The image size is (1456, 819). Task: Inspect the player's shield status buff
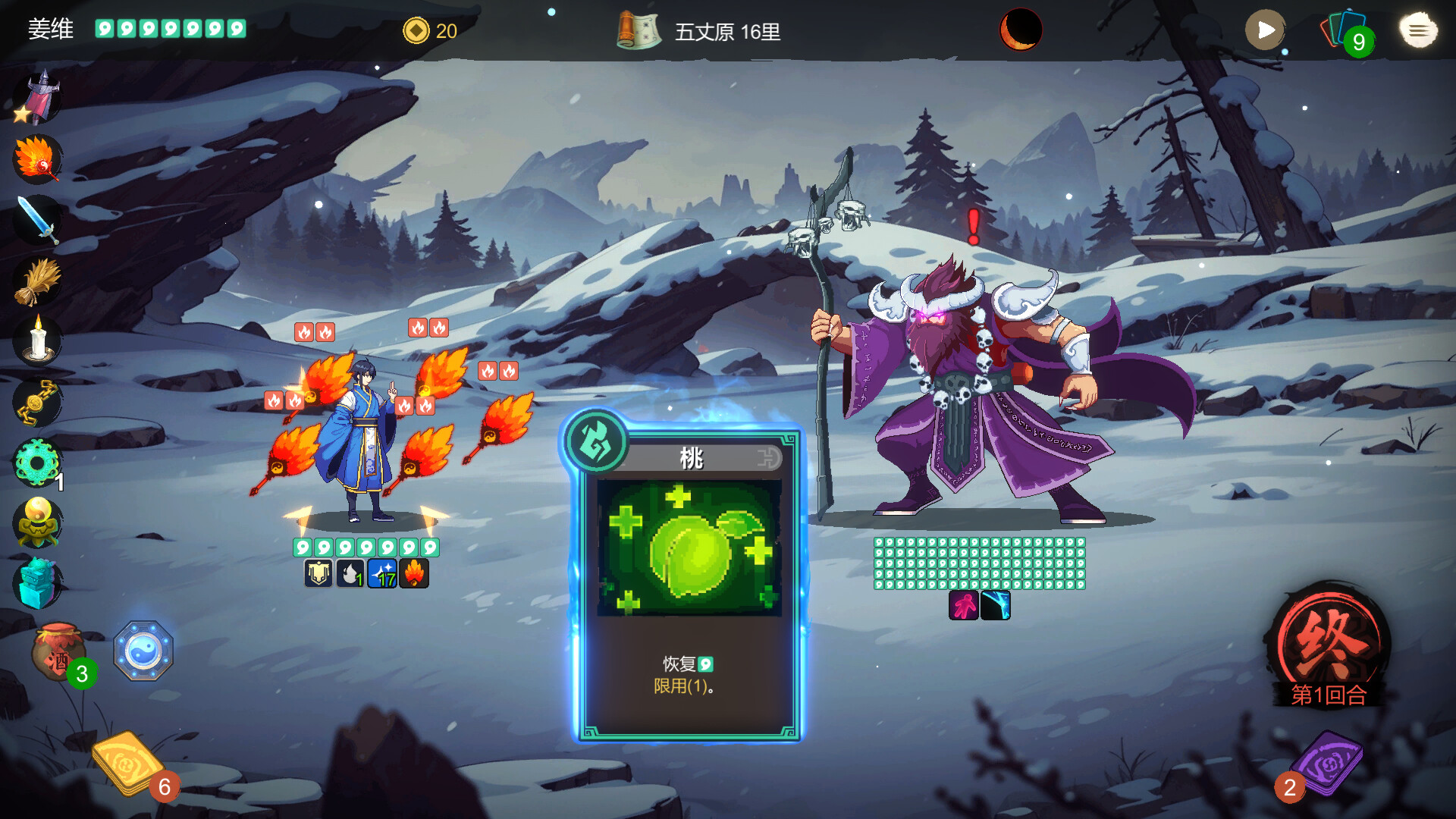click(x=318, y=574)
